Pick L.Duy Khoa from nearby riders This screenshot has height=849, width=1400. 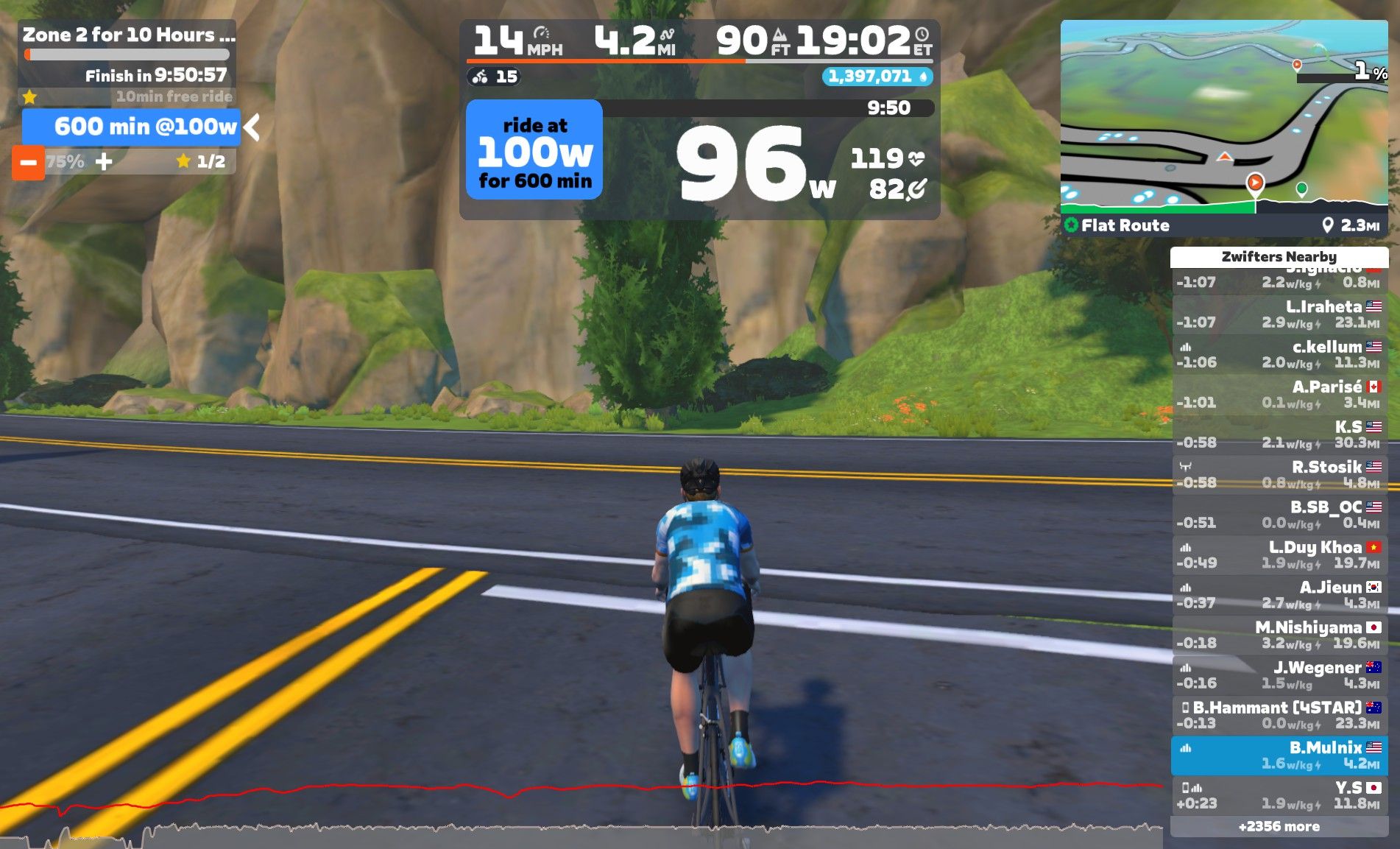coord(1279,555)
